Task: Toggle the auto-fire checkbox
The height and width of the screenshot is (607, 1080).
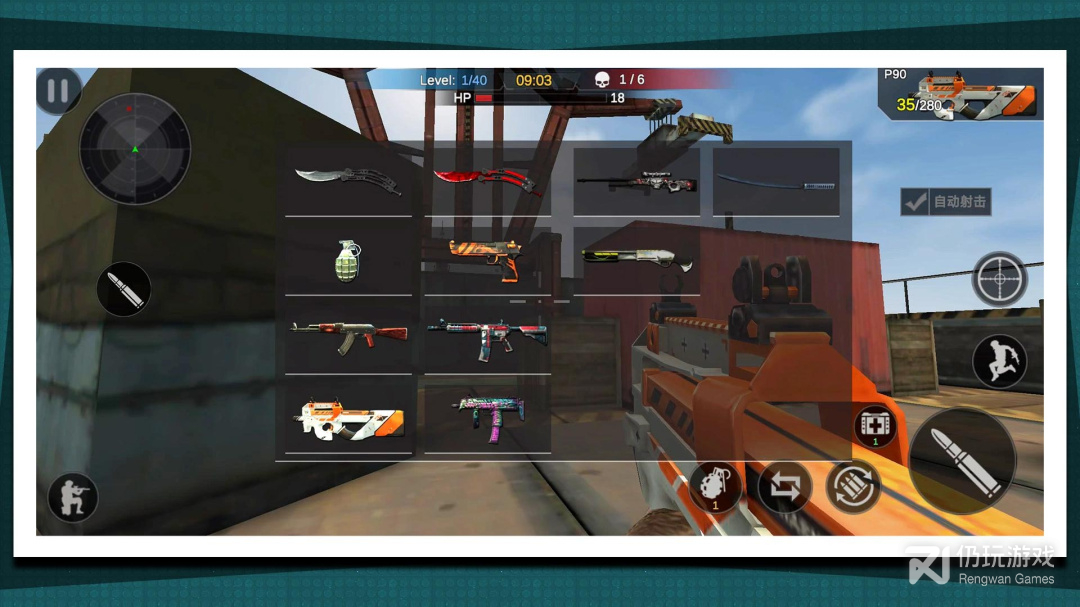Action: click(x=915, y=202)
